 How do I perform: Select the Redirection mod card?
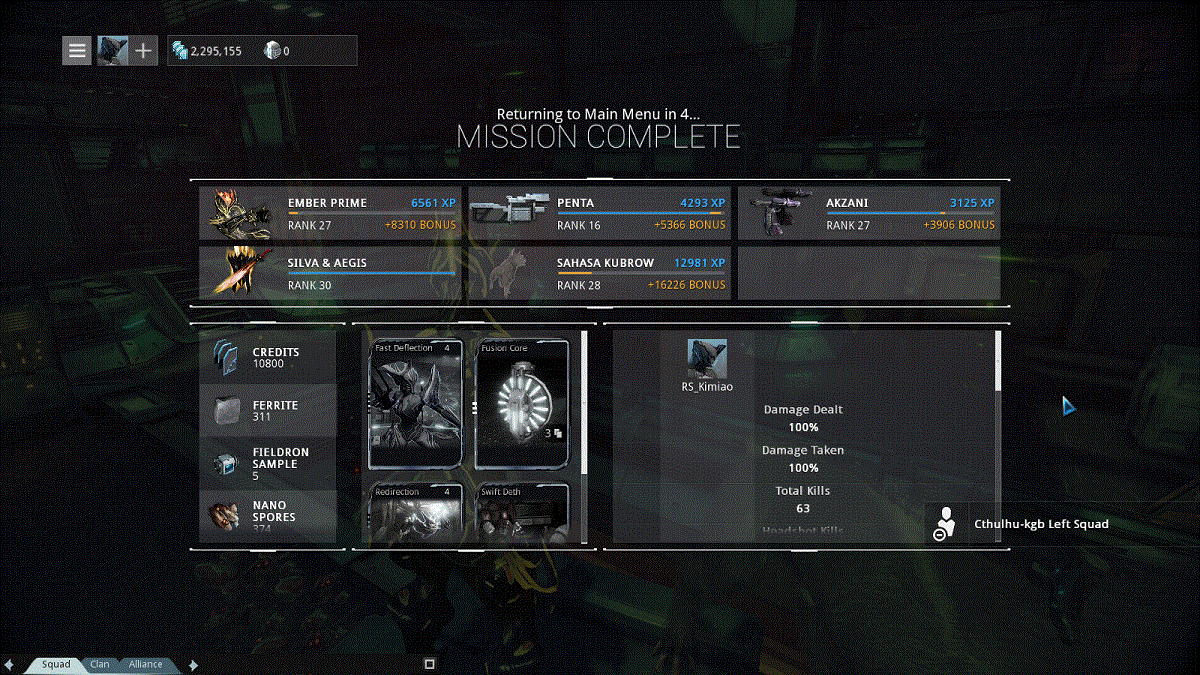pos(416,513)
